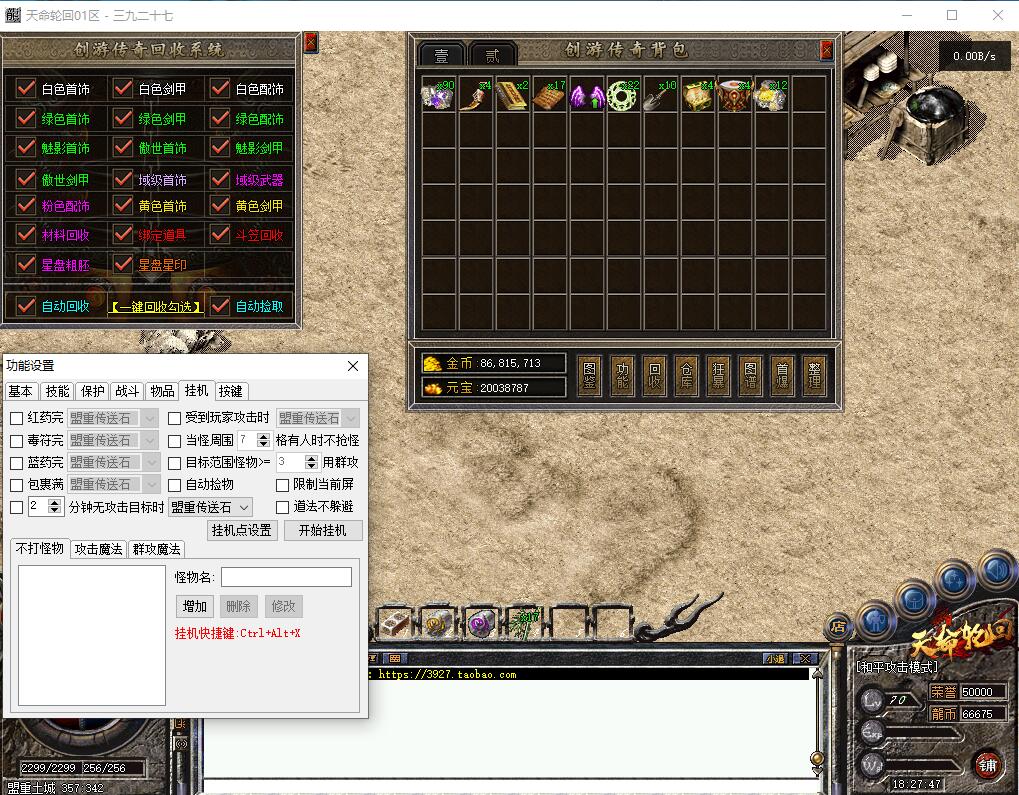Uncheck the 白色首饰 recycle option
This screenshot has width=1019, height=795.
pos(27,88)
